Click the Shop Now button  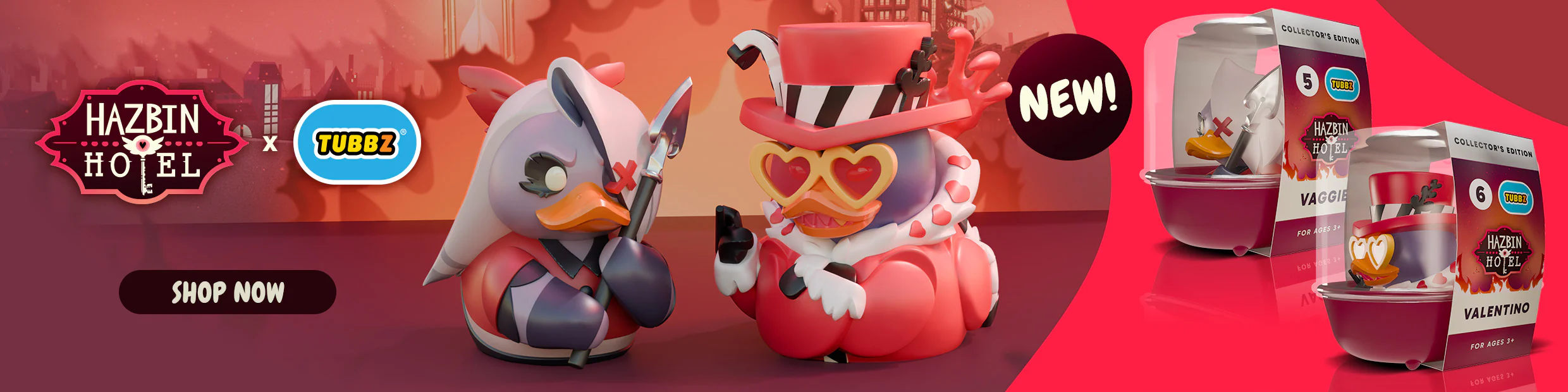(x=228, y=292)
